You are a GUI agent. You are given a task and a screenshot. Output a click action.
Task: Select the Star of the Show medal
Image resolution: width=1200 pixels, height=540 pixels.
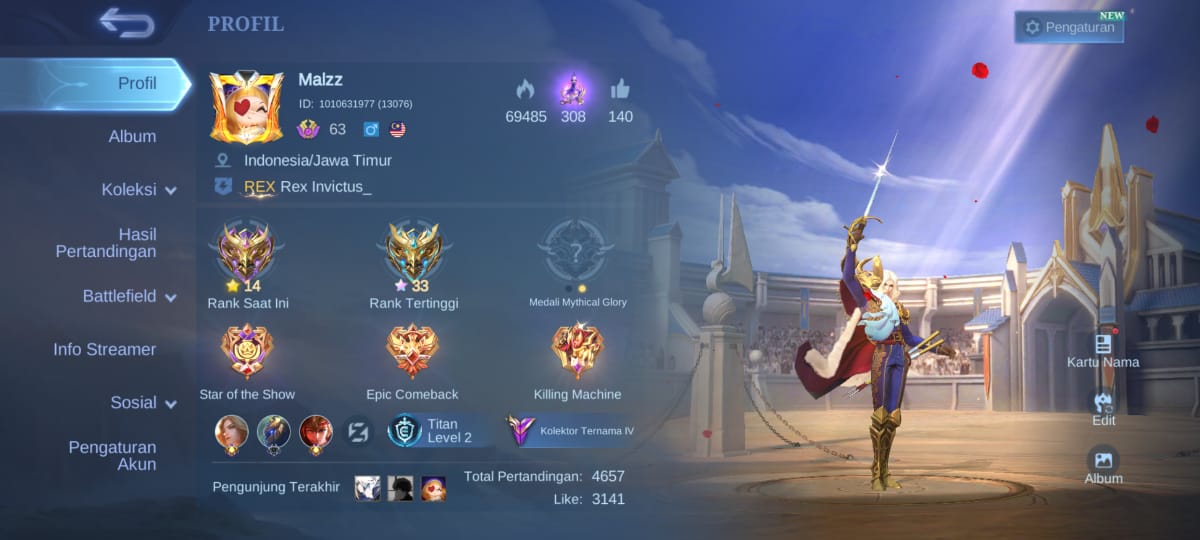tap(246, 352)
